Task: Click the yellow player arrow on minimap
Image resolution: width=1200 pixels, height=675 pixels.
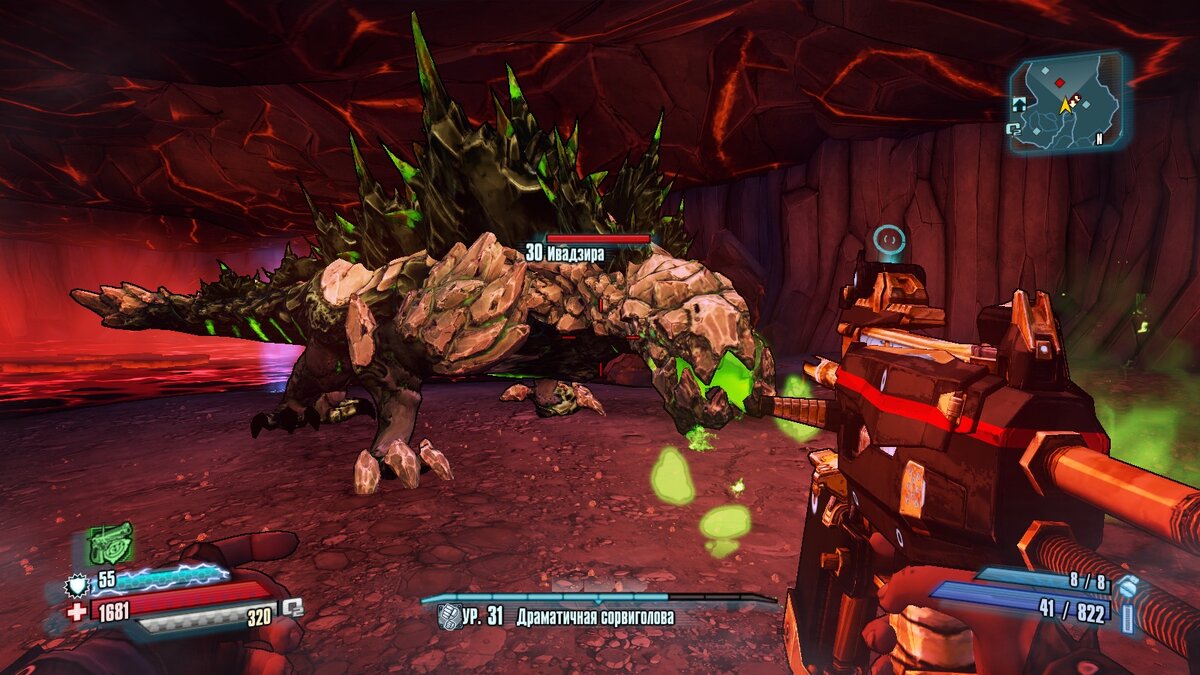Action: coord(1066,105)
